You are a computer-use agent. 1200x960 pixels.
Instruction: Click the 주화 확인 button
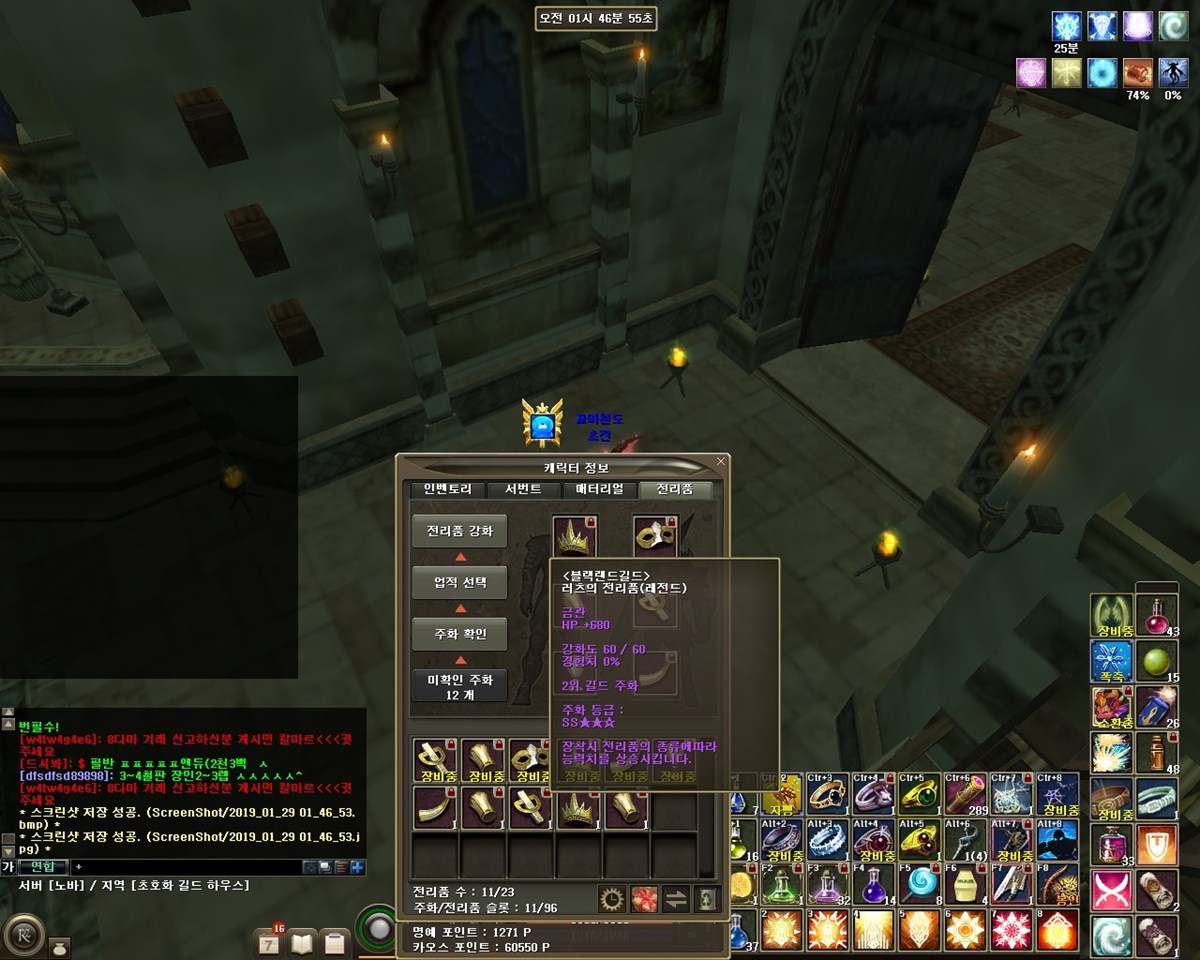(460, 634)
